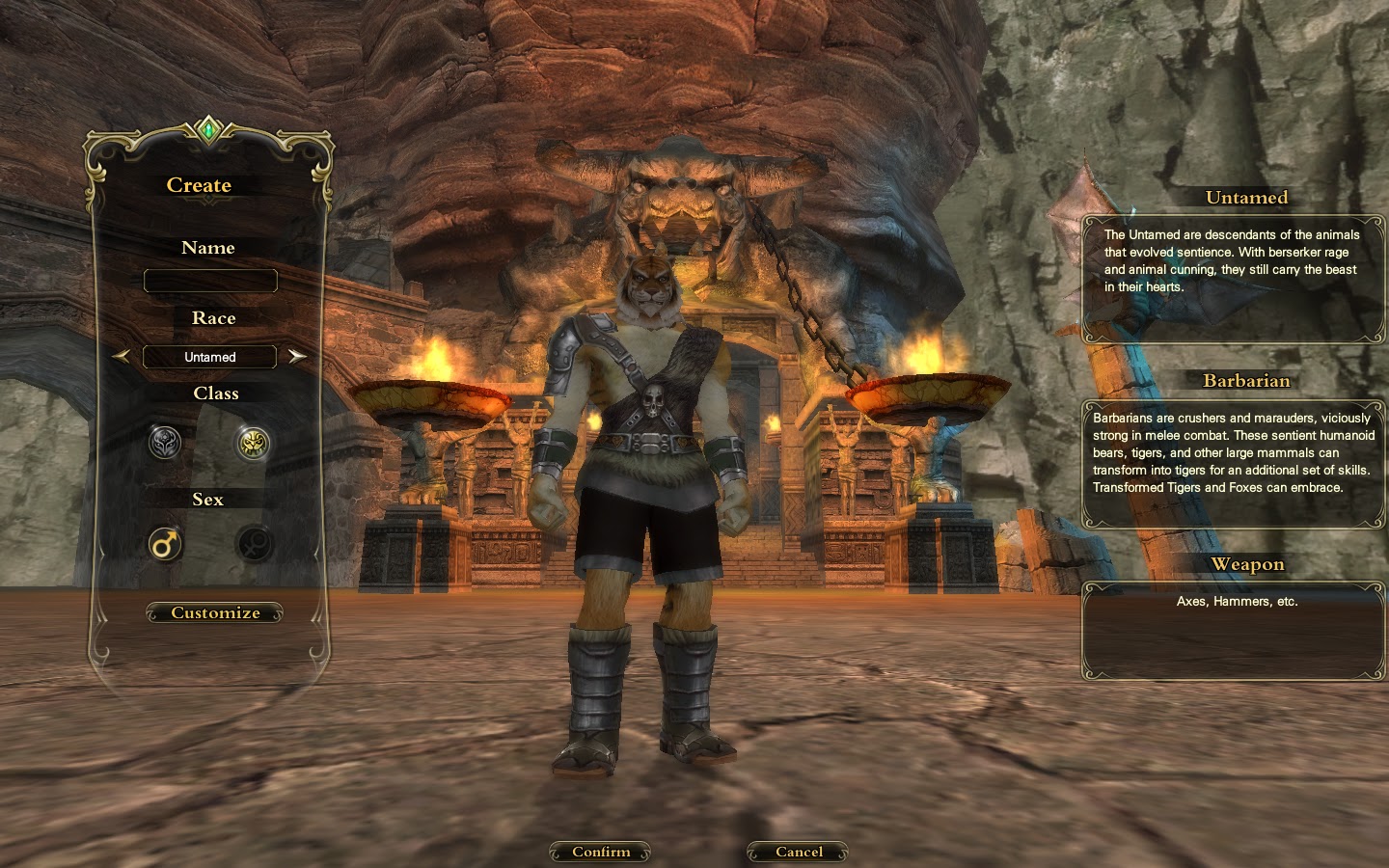The width and height of the screenshot is (1389, 868).
Task: Open the Untamed race selector box
Action: pyautogui.click(x=208, y=357)
